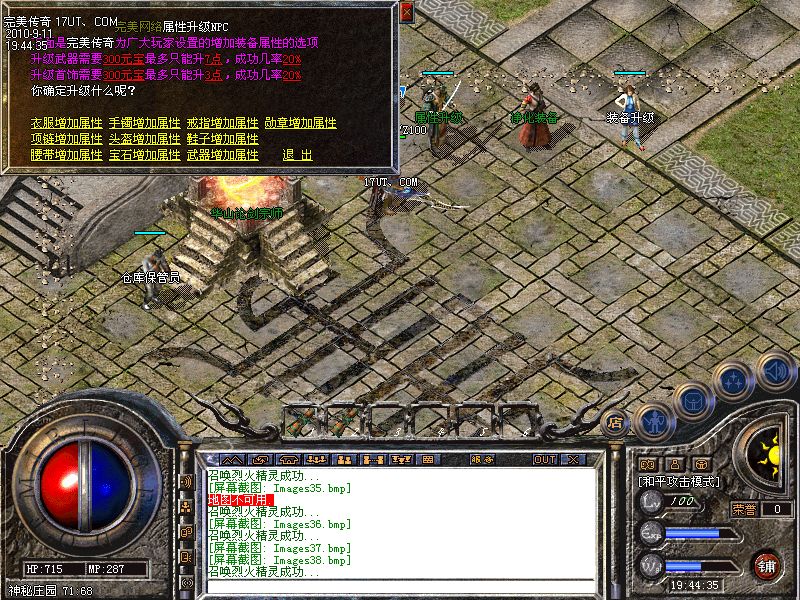800x600 pixels.
Task: Click the OUT button above chat
Action: 544,459
